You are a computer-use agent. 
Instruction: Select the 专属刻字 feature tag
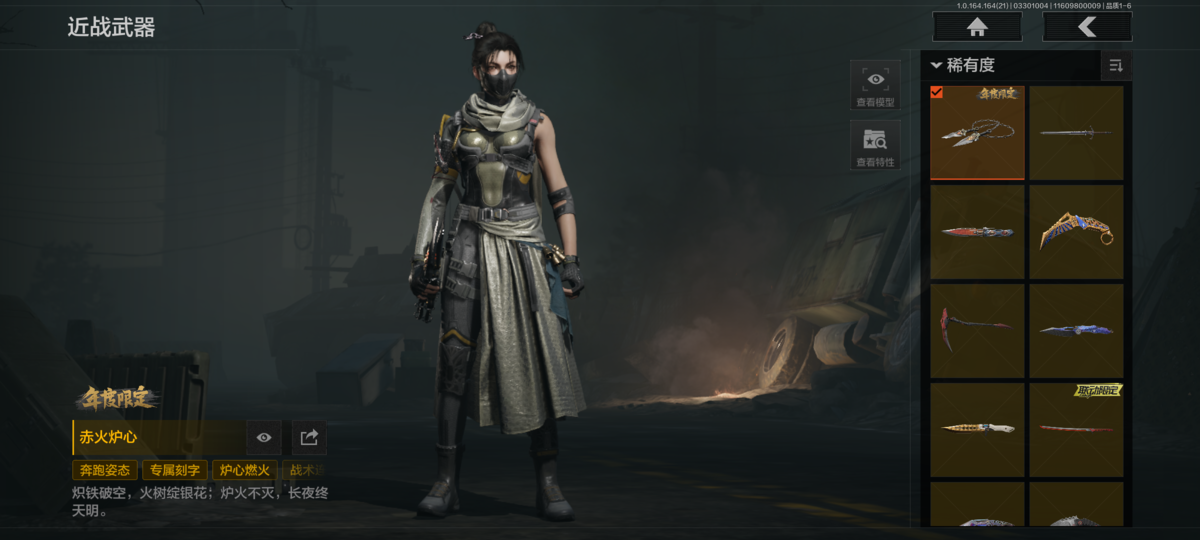click(x=175, y=470)
